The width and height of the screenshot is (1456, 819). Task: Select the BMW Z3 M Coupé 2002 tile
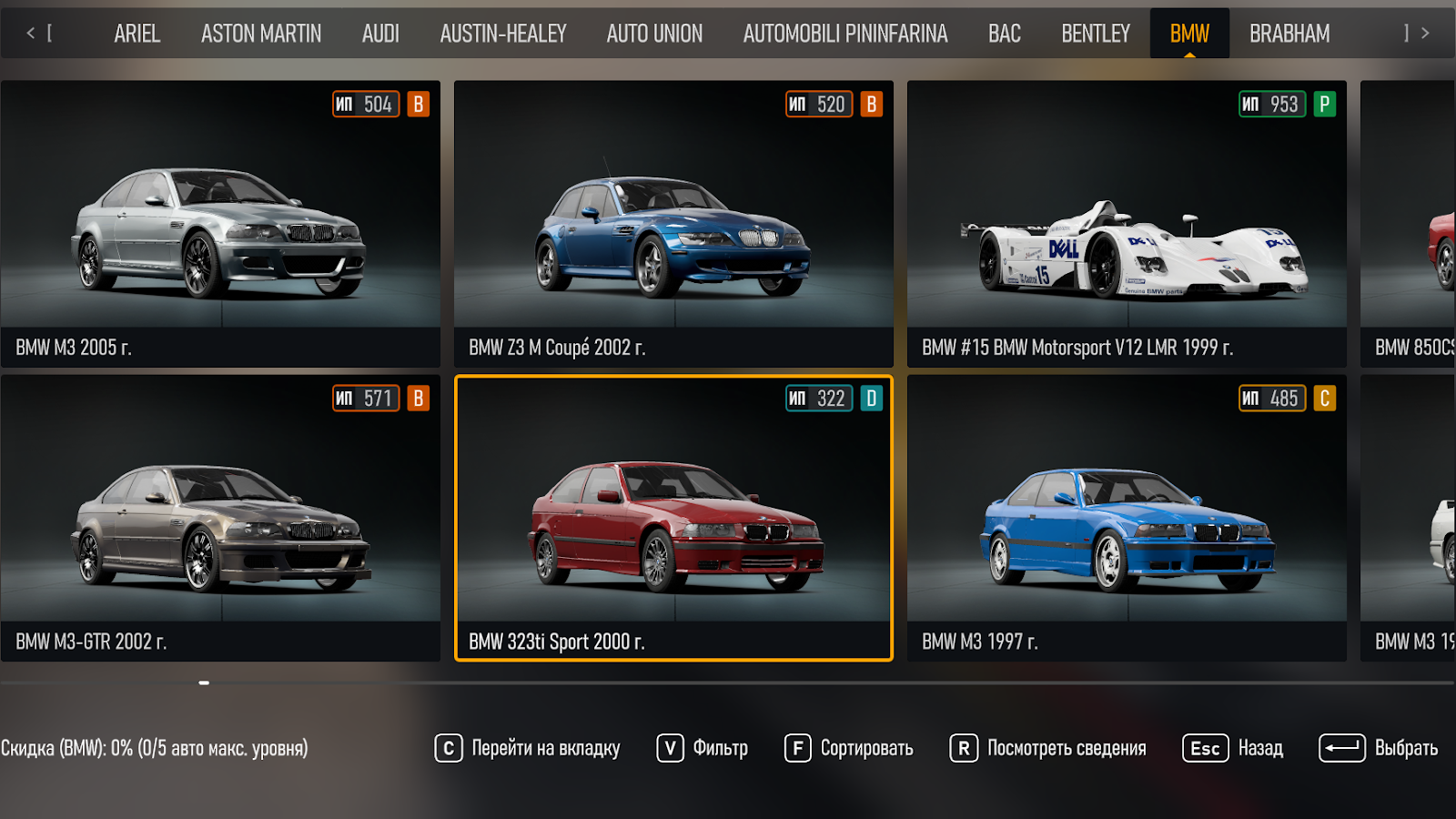673,224
